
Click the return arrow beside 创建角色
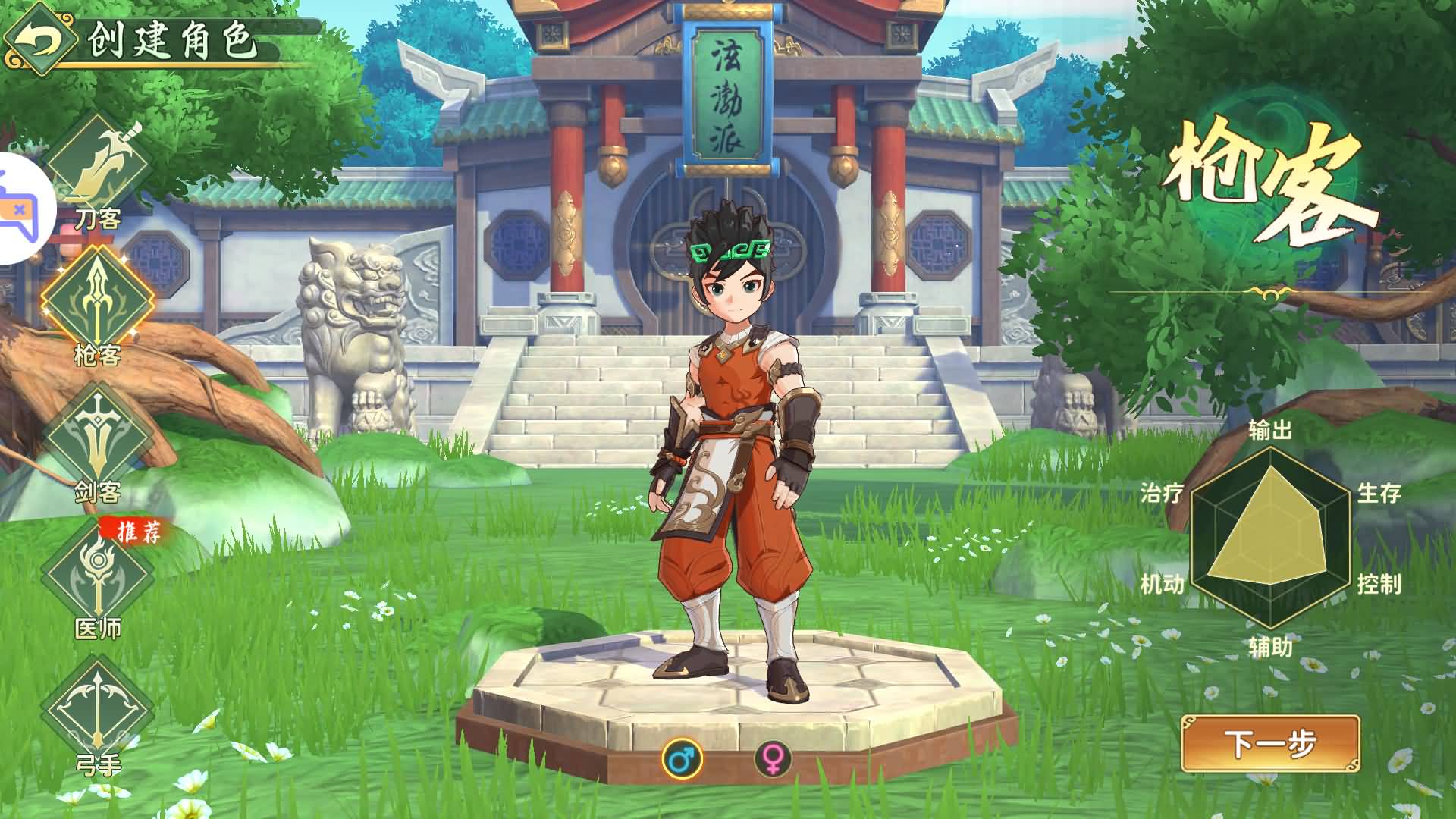coord(42,38)
